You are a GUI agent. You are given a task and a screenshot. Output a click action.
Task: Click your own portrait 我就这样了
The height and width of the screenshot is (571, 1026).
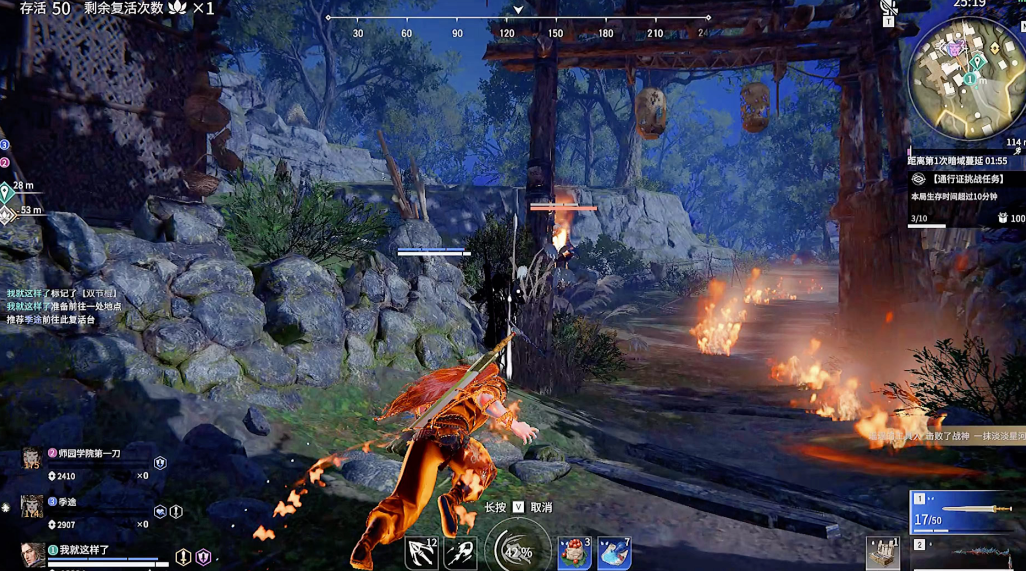point(33,555)
